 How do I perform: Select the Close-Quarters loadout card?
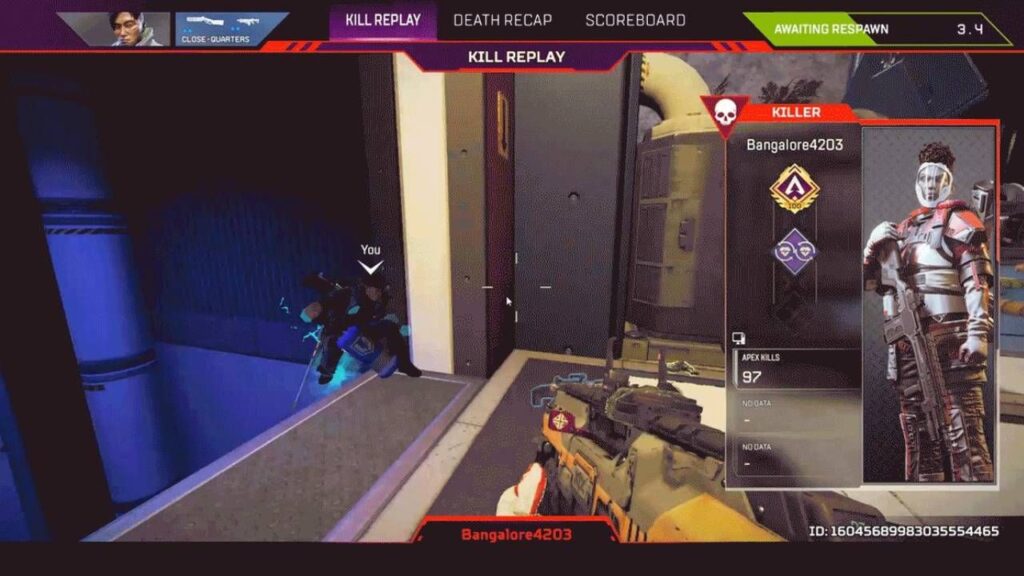pyautogui.click(x=230, y=29)
